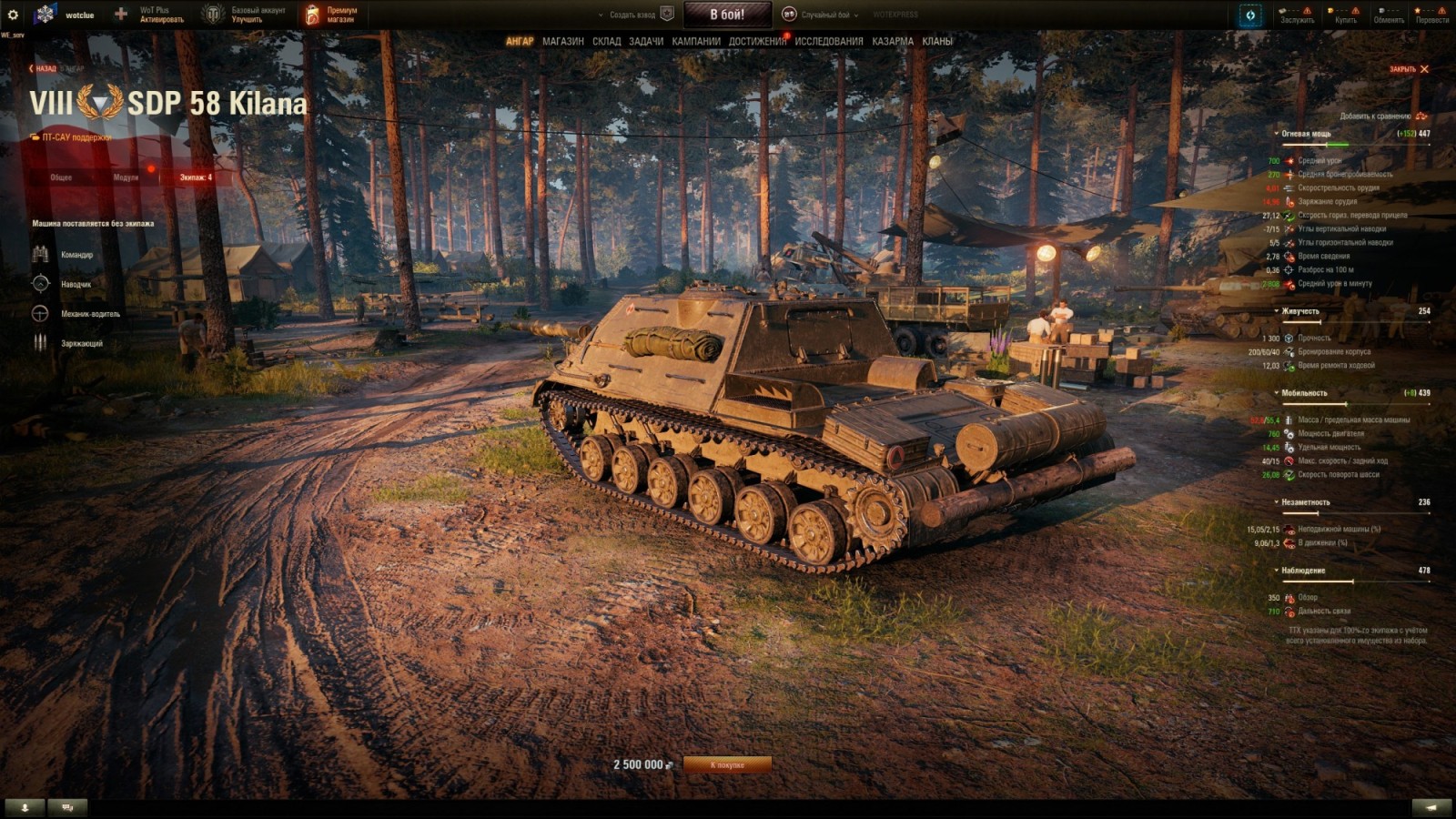The width and height of the screenshot is (1456, 819).
Task: Start battle with the "В бой!" button
Action: click(727, 15)
